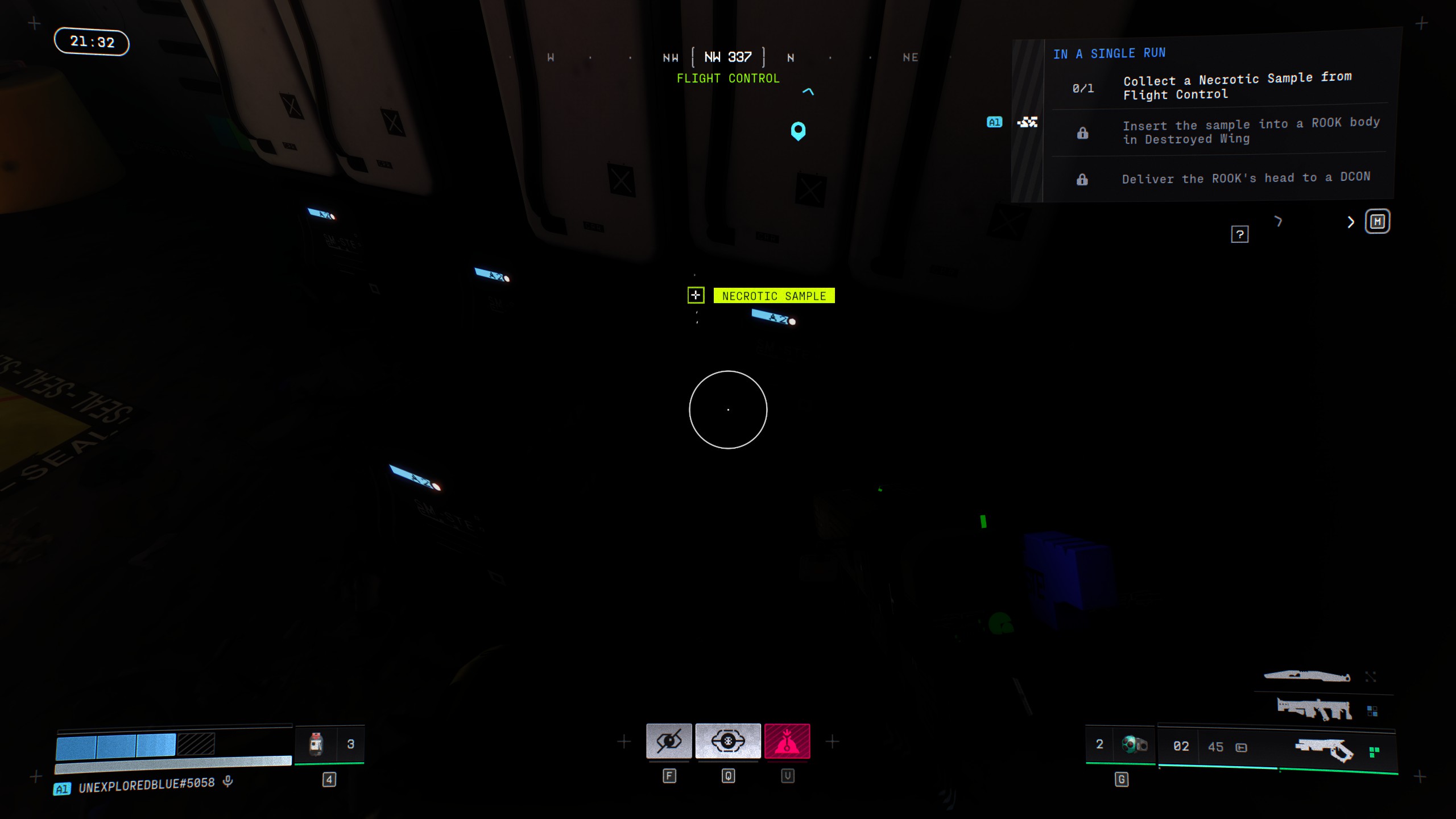Switch to the middle rifle weapon slot
Screen dimensions: 1456x819
(1314, 710)
